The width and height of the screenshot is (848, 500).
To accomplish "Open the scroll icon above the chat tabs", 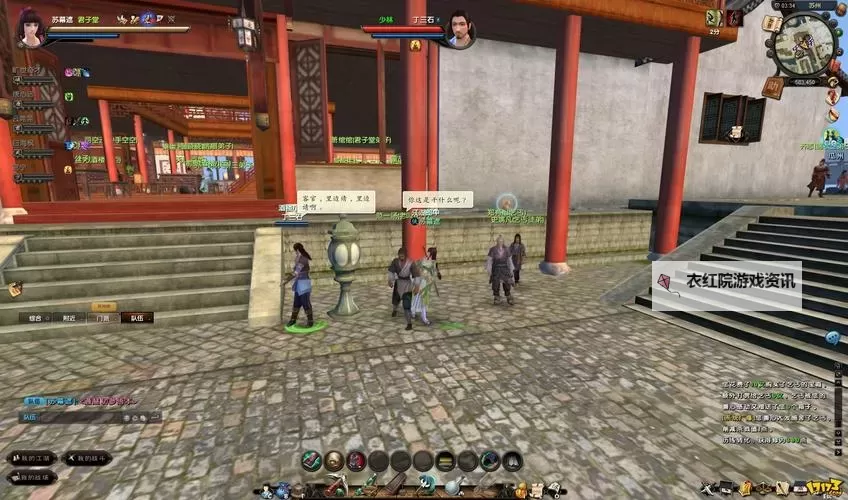I will [15, 289].
